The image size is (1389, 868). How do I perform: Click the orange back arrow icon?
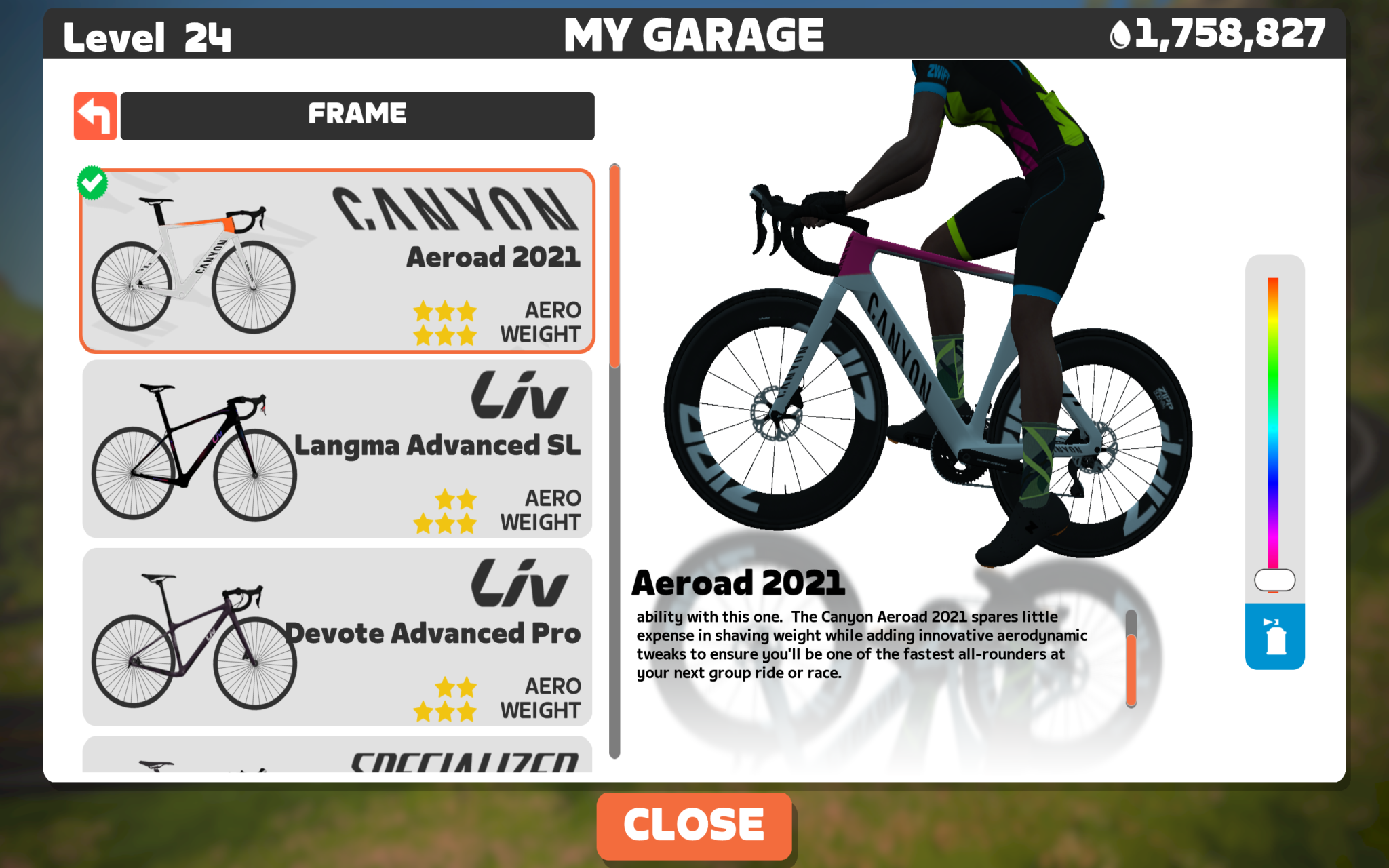click(x=95, y=115)
